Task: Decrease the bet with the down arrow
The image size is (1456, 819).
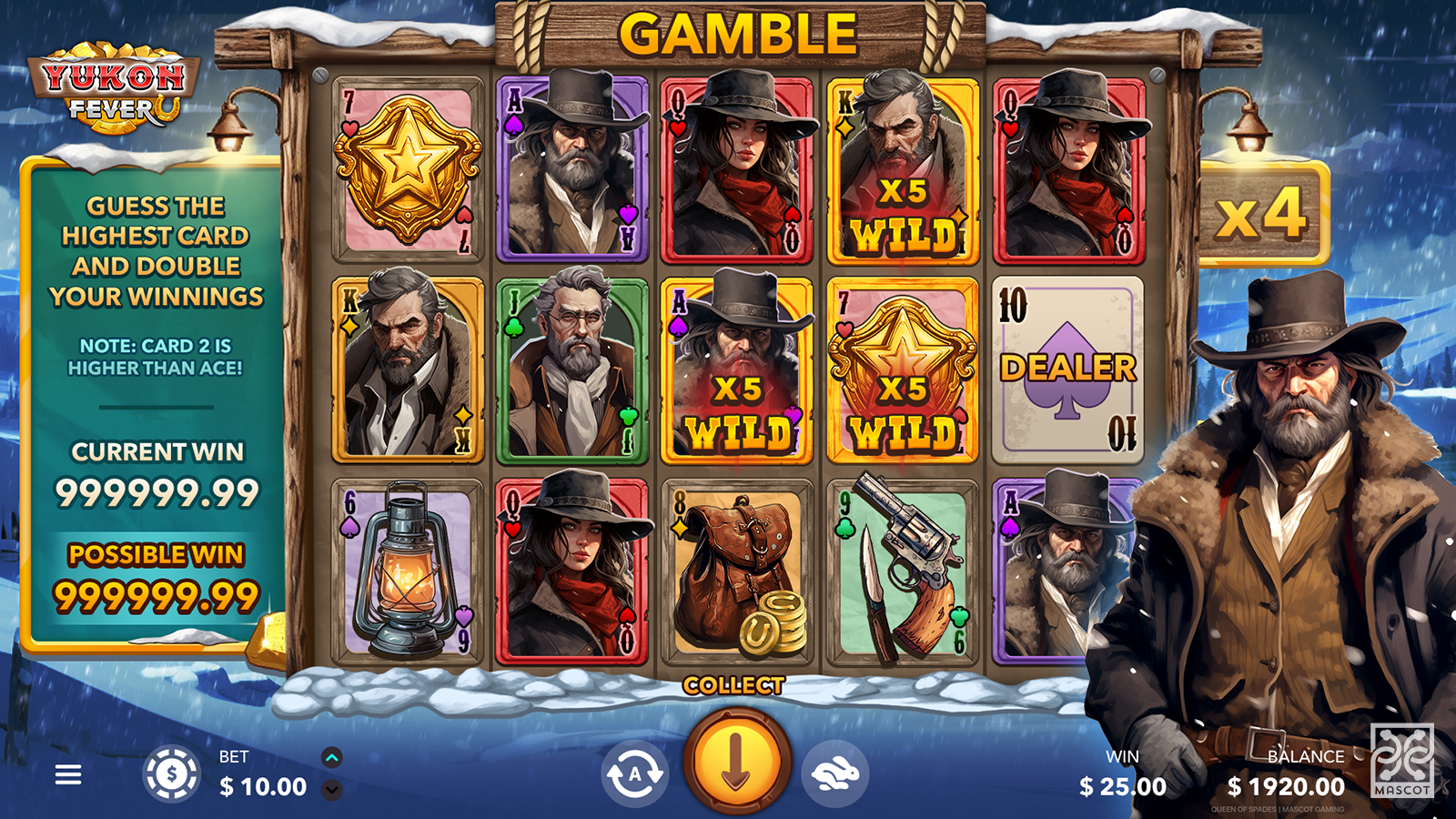Action: pos(332,790)
